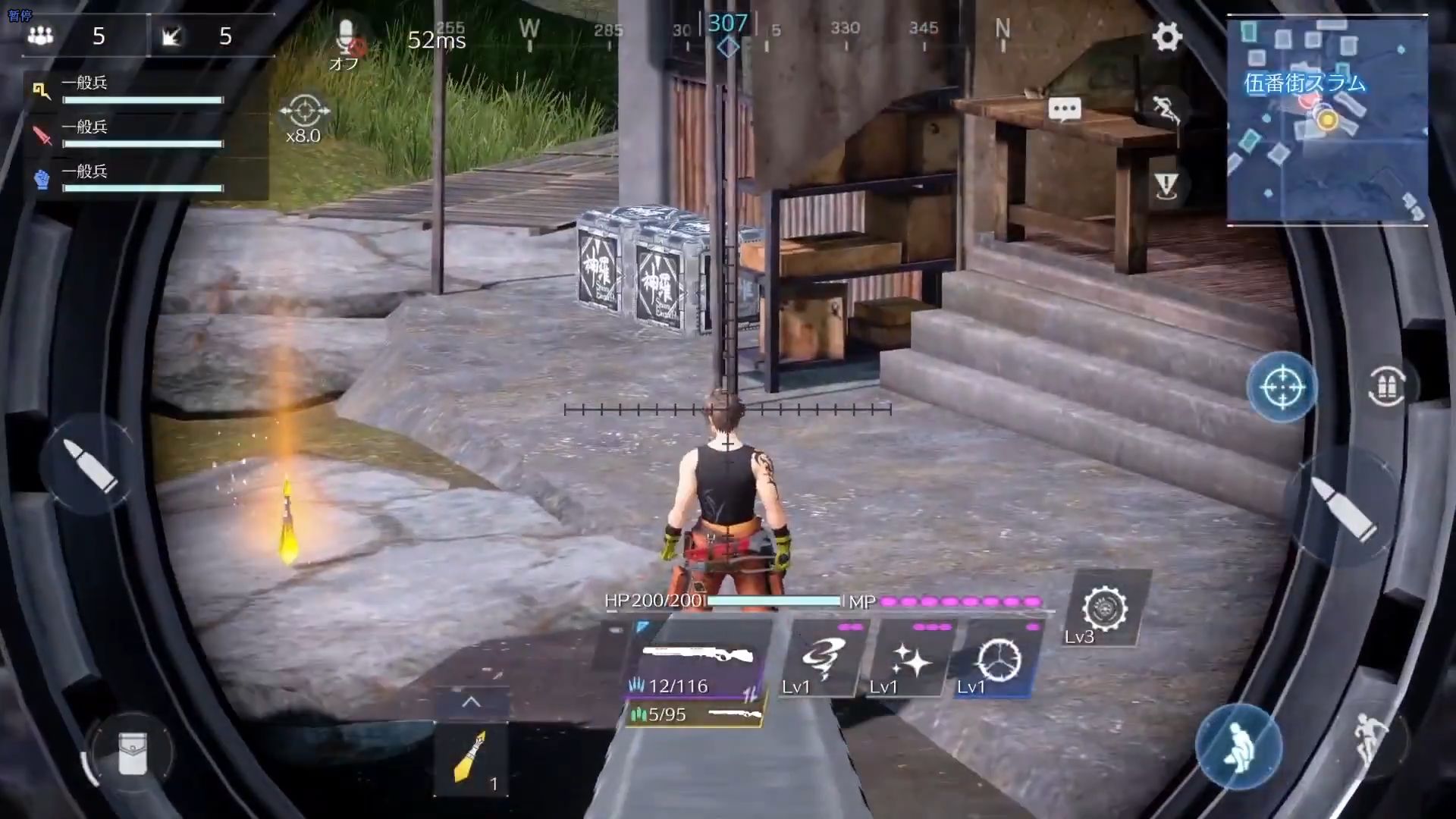Cast the Lv1 tornado Aero materia

pos(823,661)
